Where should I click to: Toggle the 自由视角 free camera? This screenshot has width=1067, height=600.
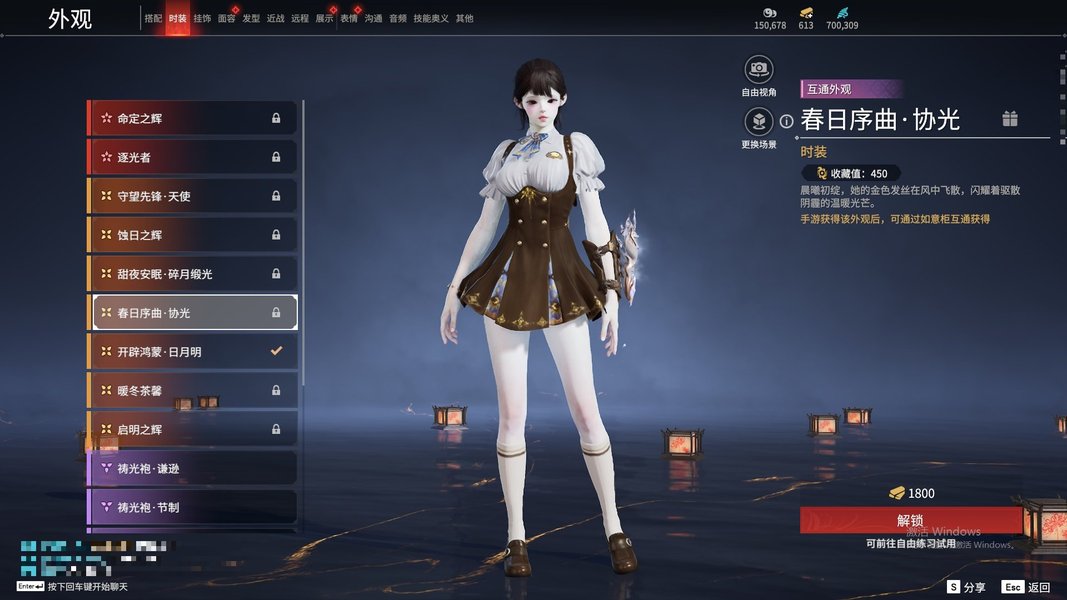(759, 69)
